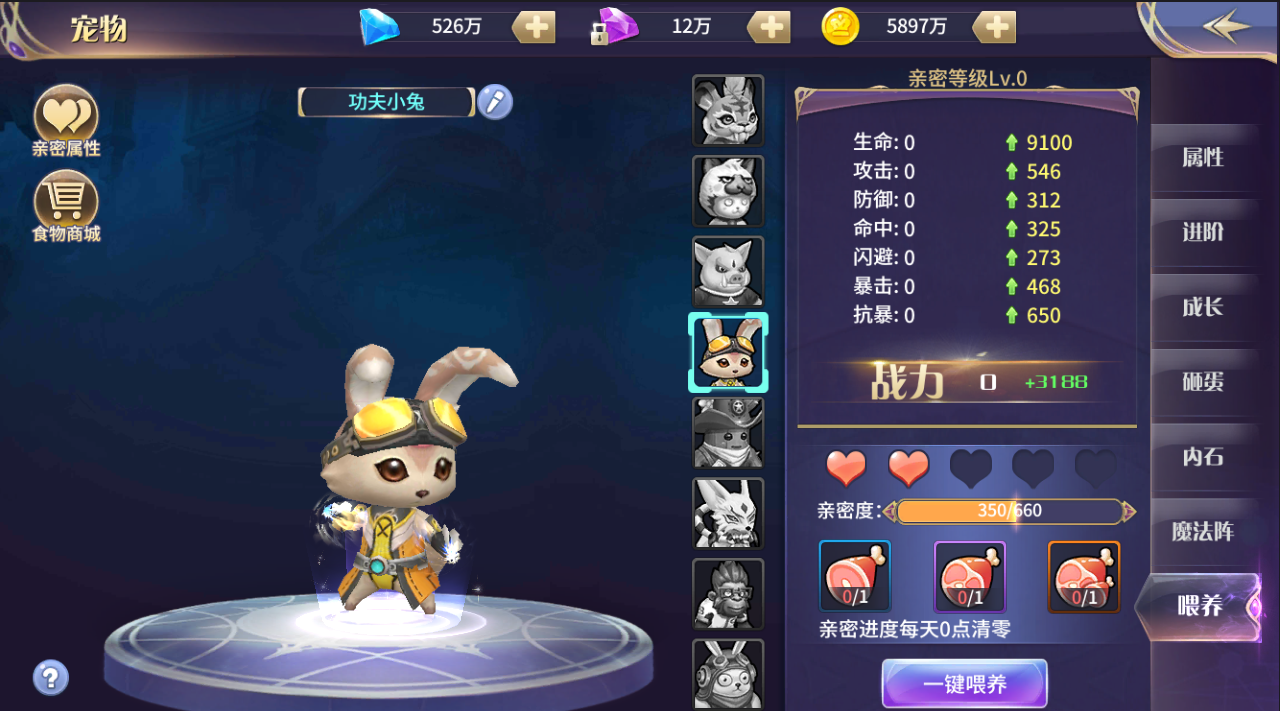Go back with the arrow button

pyautogui.click(x=1226, y=27)
